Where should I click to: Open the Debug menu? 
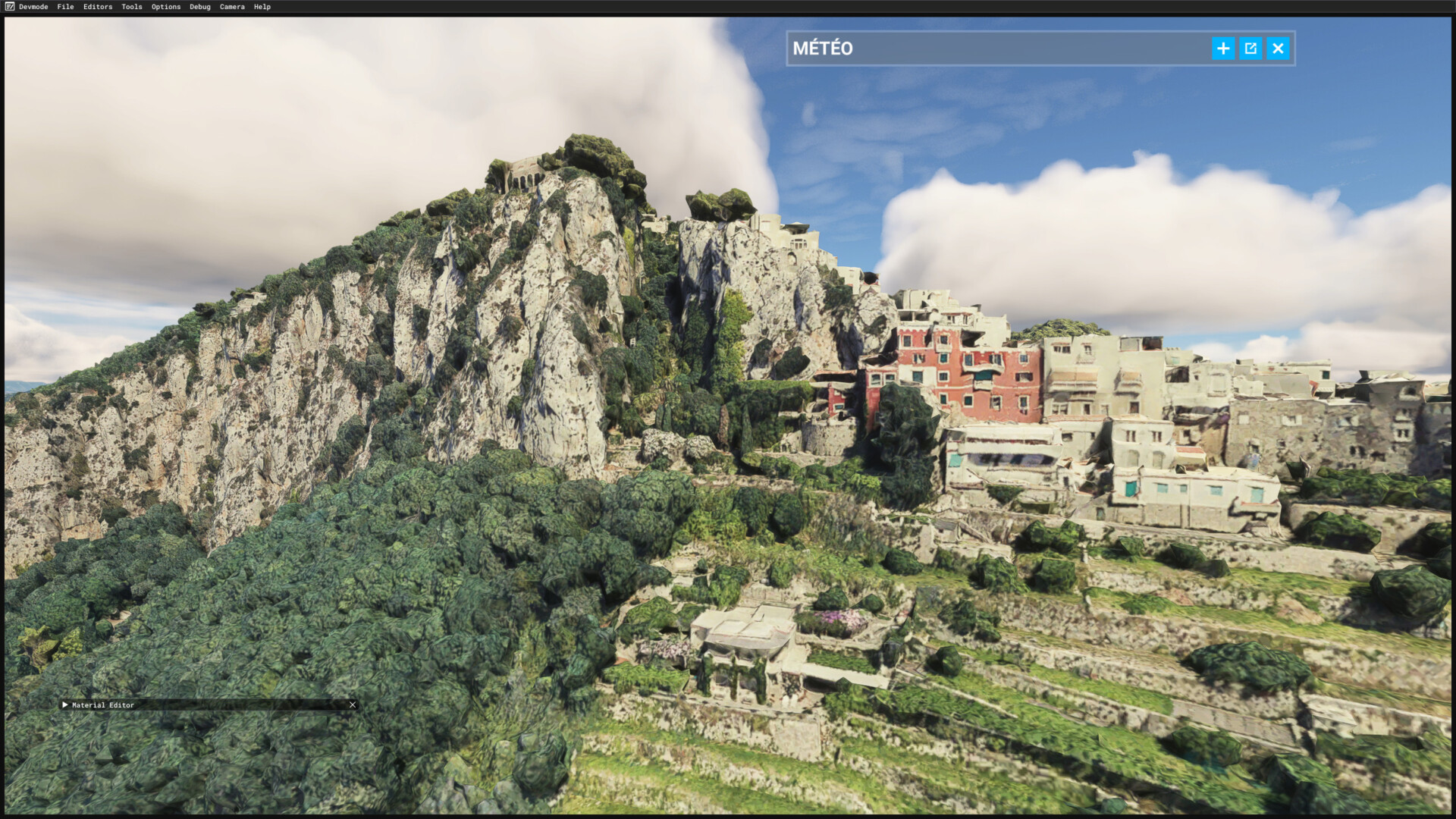pyautogui.click(x=200, y=7)
